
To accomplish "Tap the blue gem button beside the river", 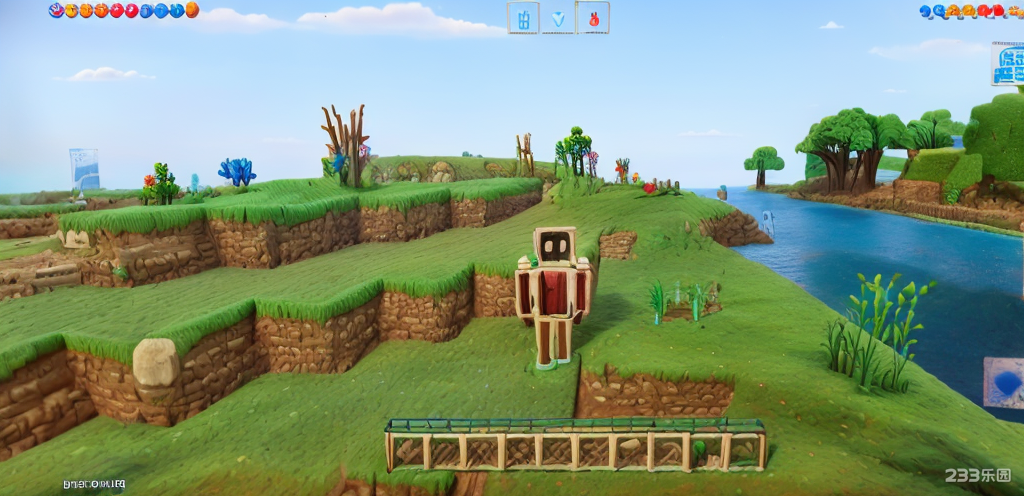I will point(1004,383).
